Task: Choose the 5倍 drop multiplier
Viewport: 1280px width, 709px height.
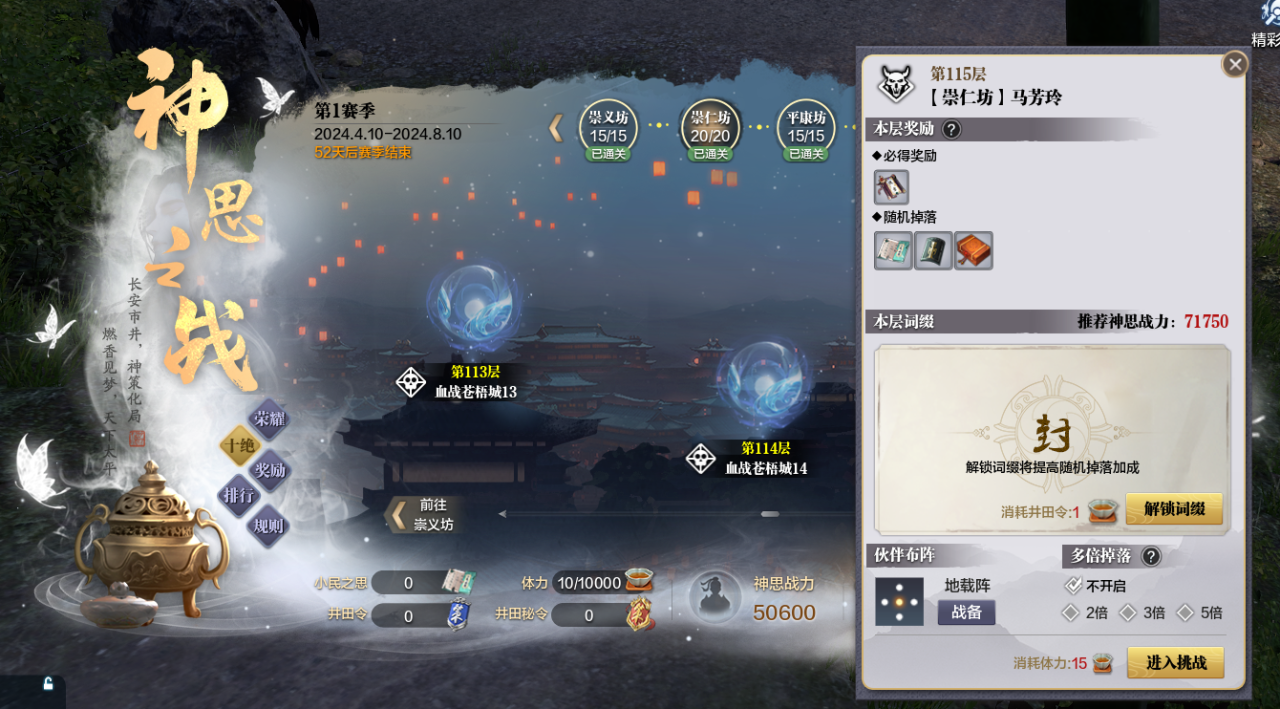Action: click(x=1186, y=613)
